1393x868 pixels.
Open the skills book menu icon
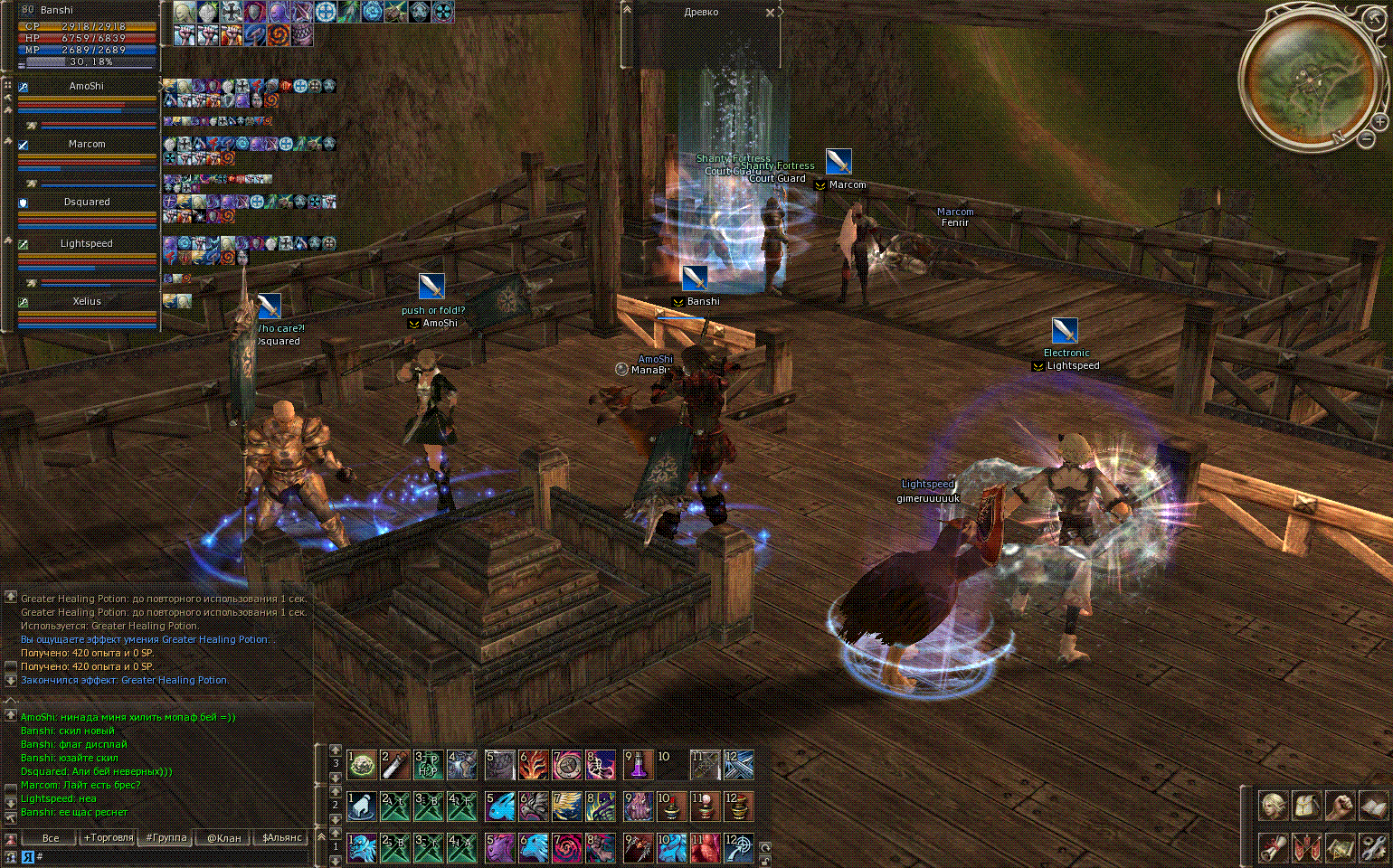(x=1372, y=806)
